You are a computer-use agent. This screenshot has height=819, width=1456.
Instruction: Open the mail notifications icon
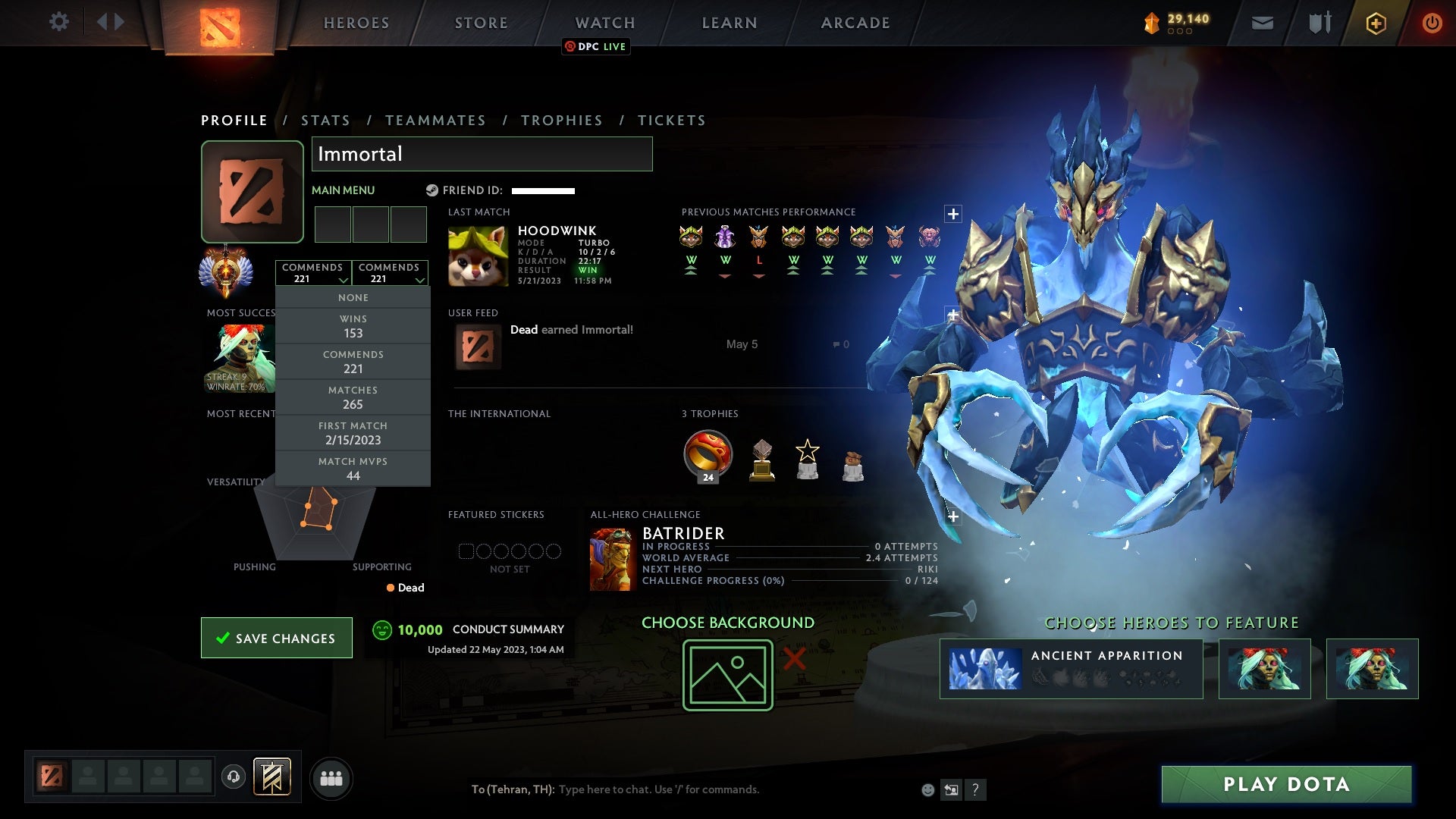tap(1263, 23)
